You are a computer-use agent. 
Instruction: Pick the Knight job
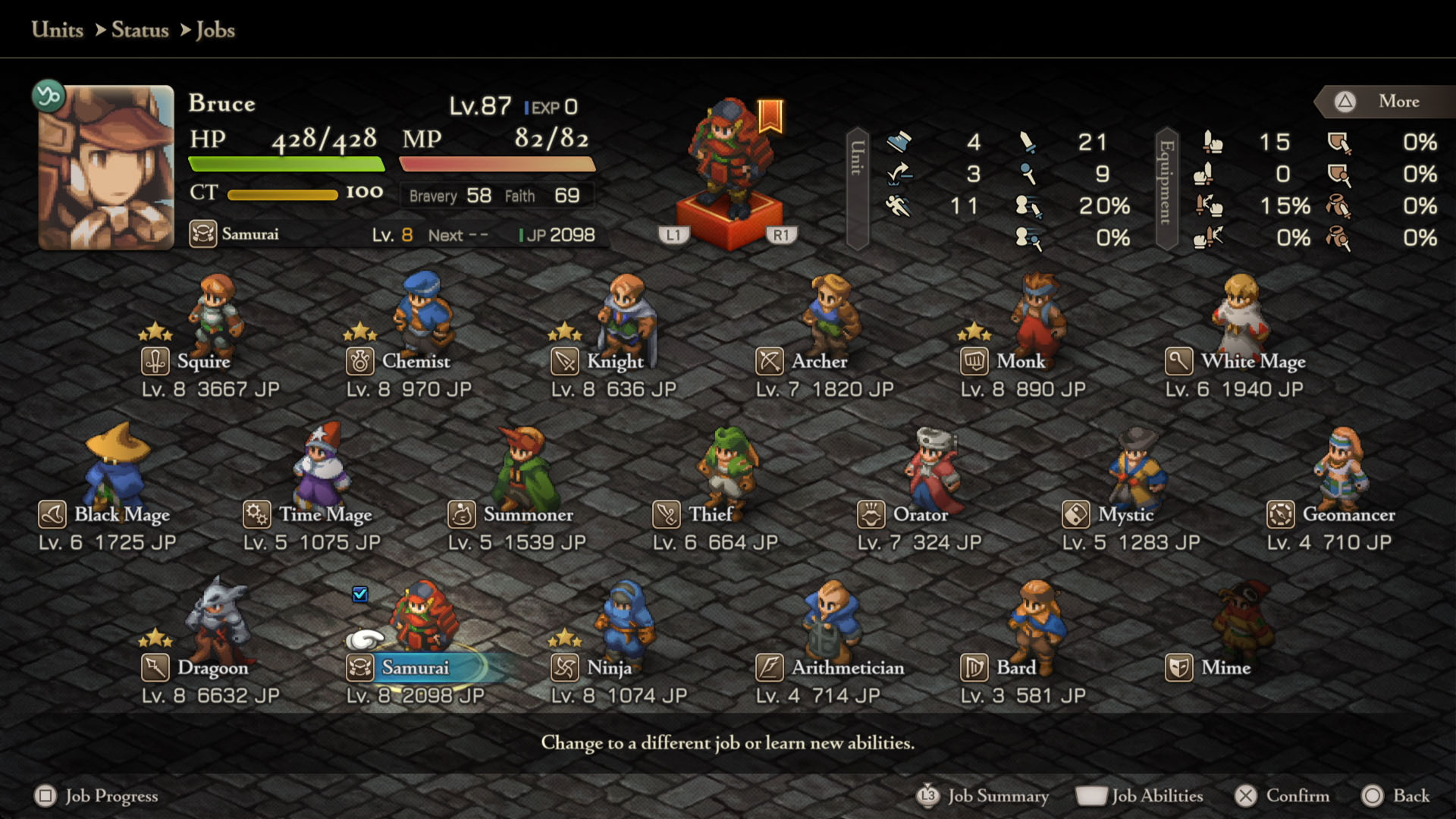pyautogui.click(x=614, y=362)
